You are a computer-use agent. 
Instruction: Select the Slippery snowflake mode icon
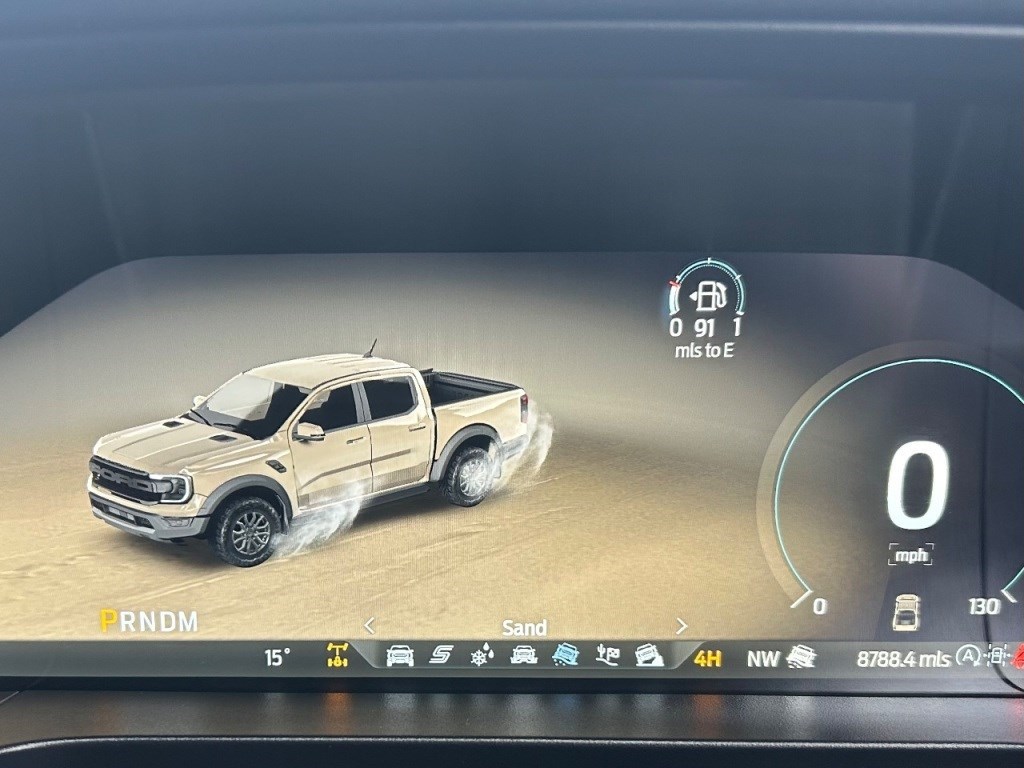point(482,656)
